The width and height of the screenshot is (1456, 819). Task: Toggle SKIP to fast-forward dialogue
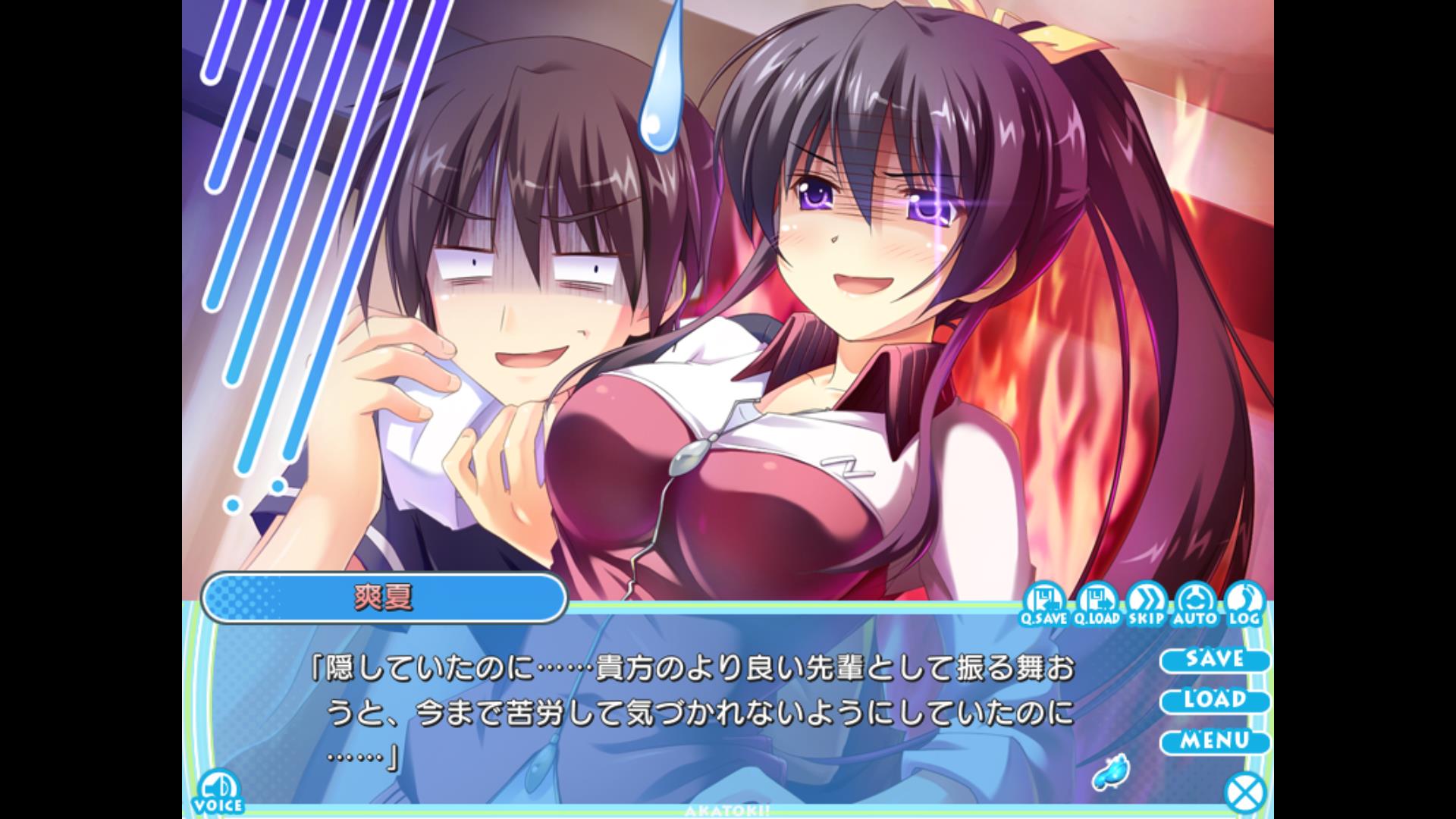(x=1145, y=604)
